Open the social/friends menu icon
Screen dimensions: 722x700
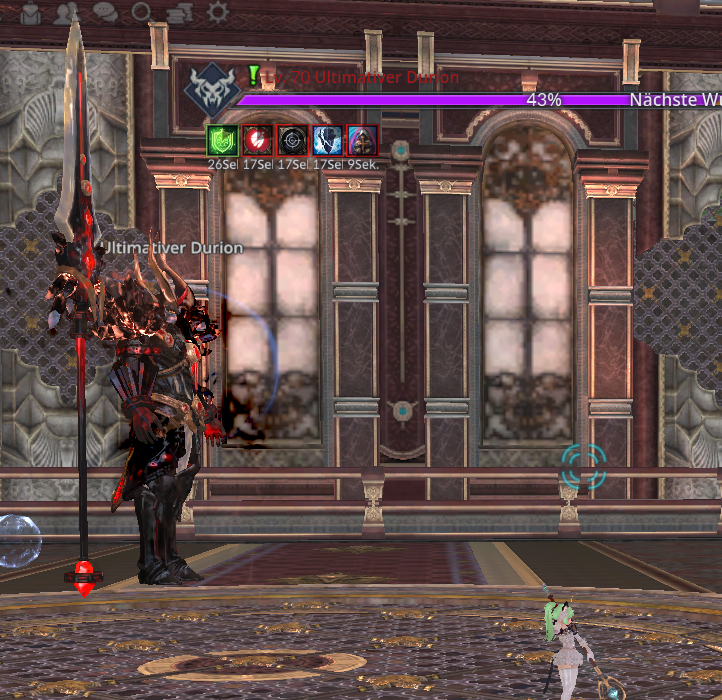coord(68,13)
